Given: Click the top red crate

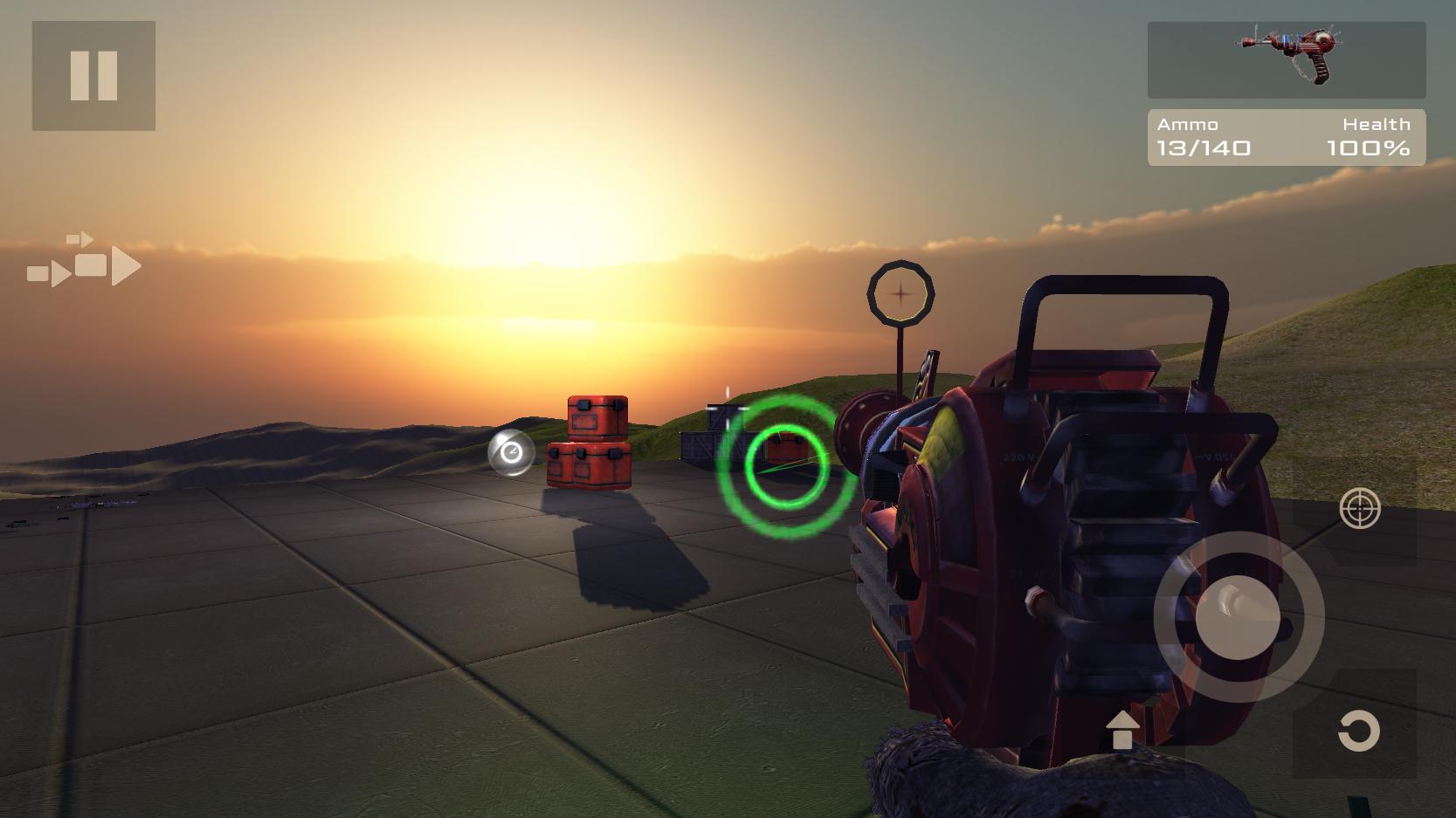Looking at the screenshot, I should (x=595, y=416).
